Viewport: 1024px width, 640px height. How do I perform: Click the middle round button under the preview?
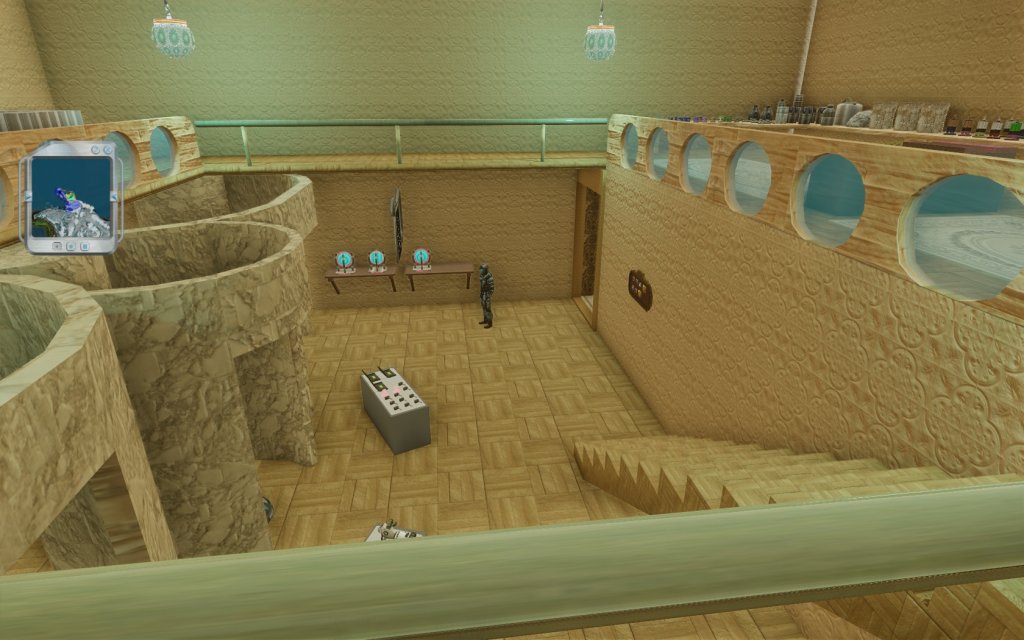[x=71, y=244]
